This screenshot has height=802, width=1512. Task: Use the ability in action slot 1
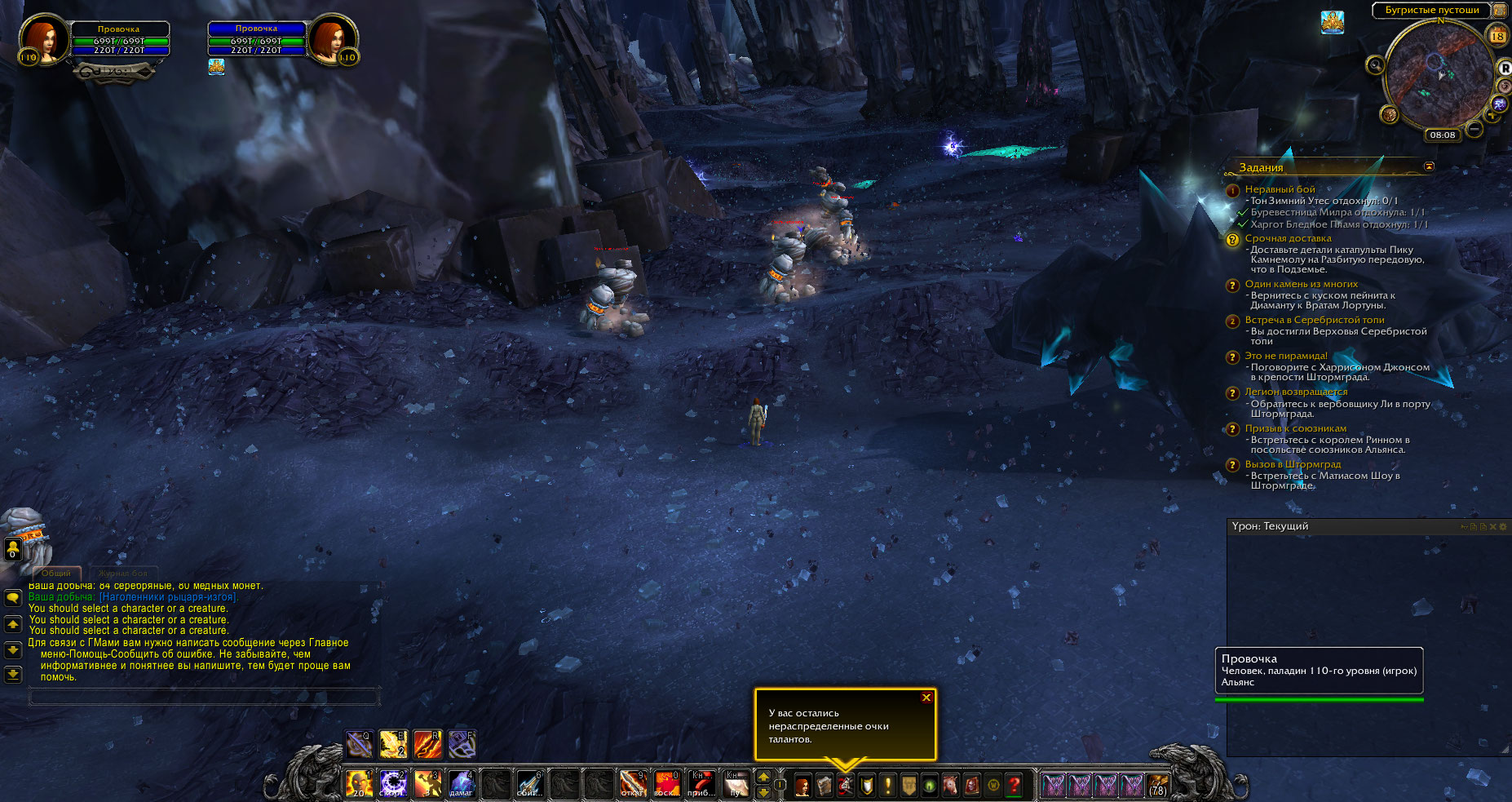(x=359, y=784)
